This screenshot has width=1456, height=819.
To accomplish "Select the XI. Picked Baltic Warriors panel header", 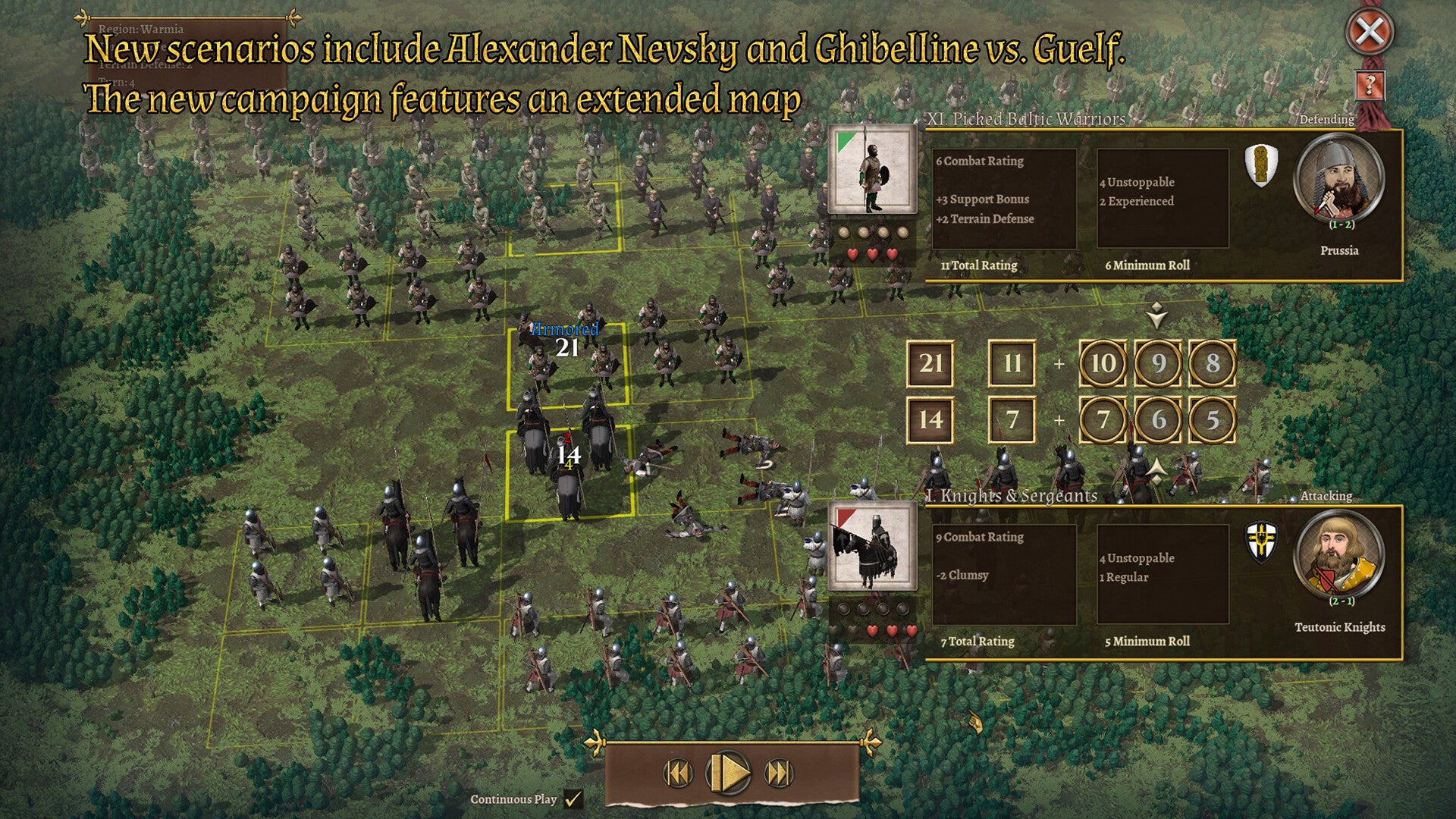I will click(x=1023, y=119).
